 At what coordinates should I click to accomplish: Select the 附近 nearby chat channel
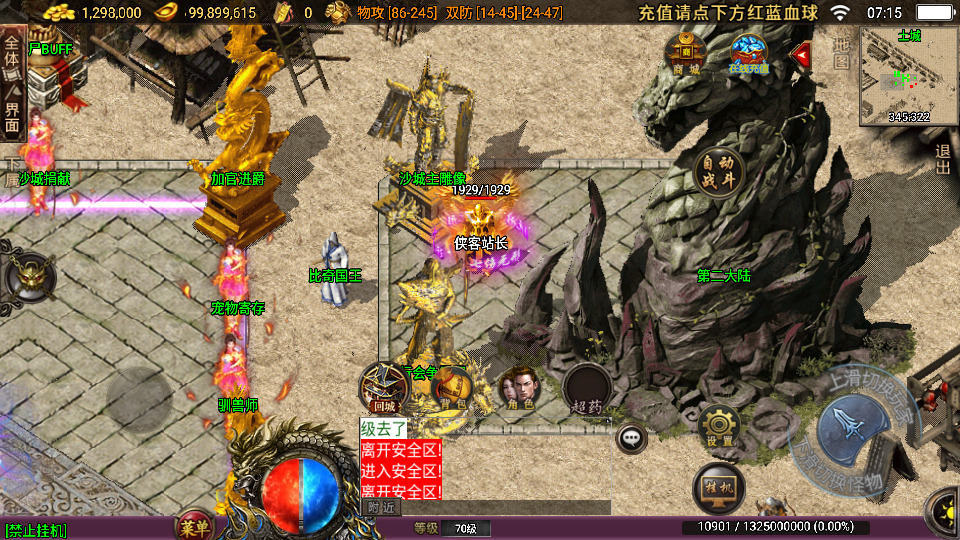pos(381,507)
